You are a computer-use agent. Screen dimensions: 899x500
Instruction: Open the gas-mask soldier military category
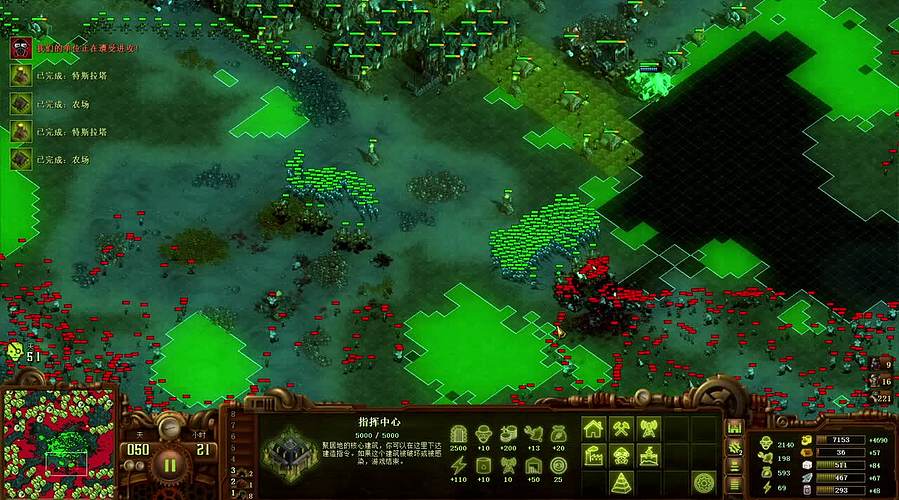(621, 456)
